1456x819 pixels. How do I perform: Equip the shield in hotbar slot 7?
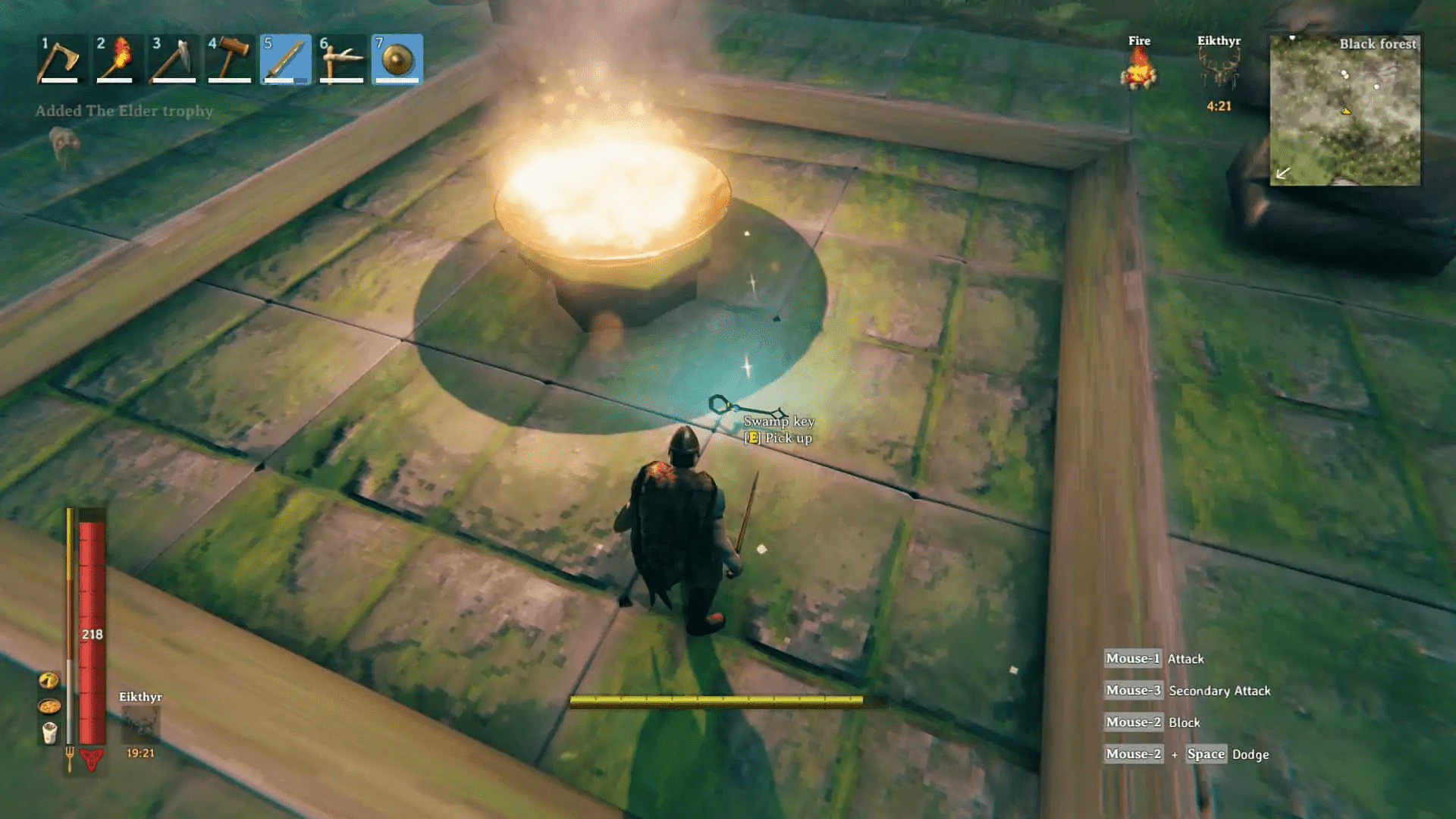coord(397,59)
